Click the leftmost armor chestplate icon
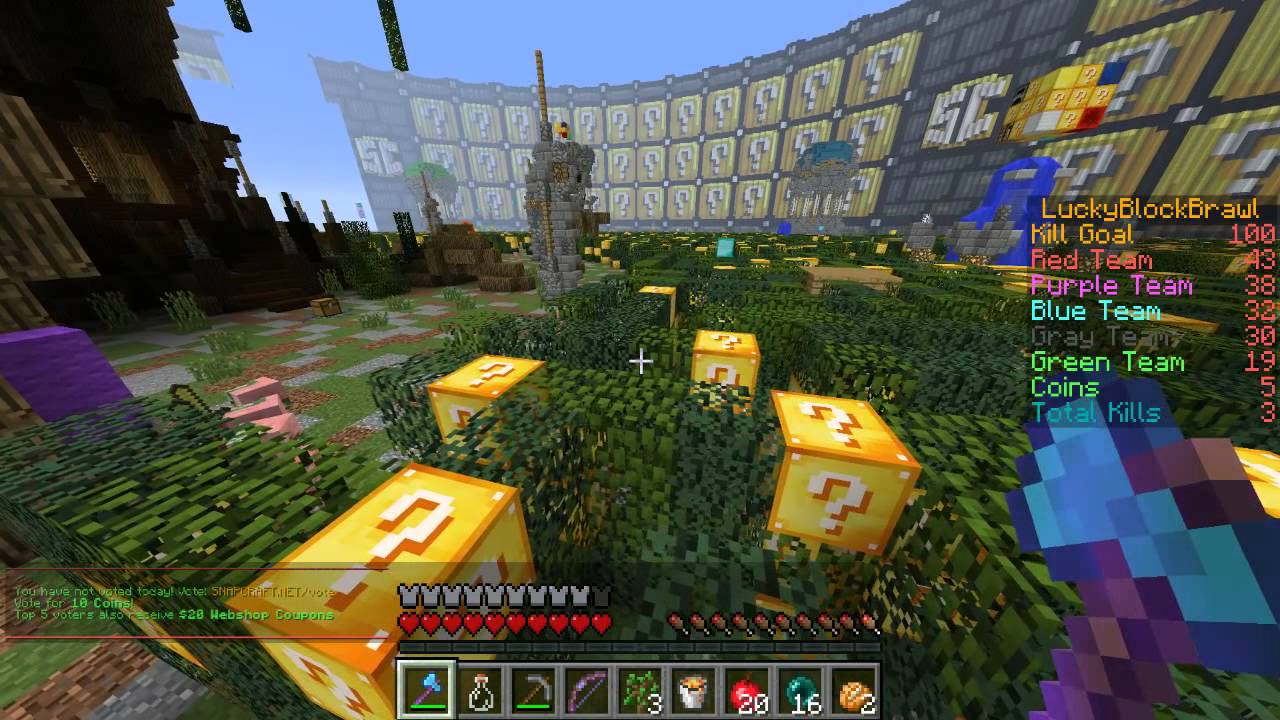Image resolution: width=1280 pixels, height=720 pixels. pos(405,594)
